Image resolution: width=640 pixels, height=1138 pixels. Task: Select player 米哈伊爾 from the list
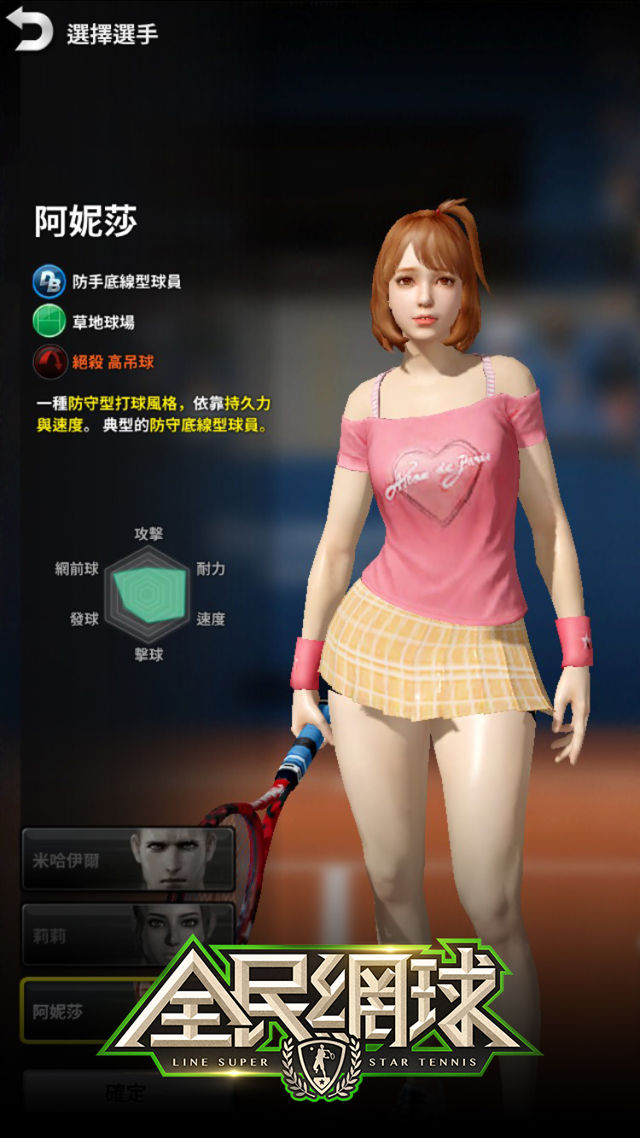(128, 859)
